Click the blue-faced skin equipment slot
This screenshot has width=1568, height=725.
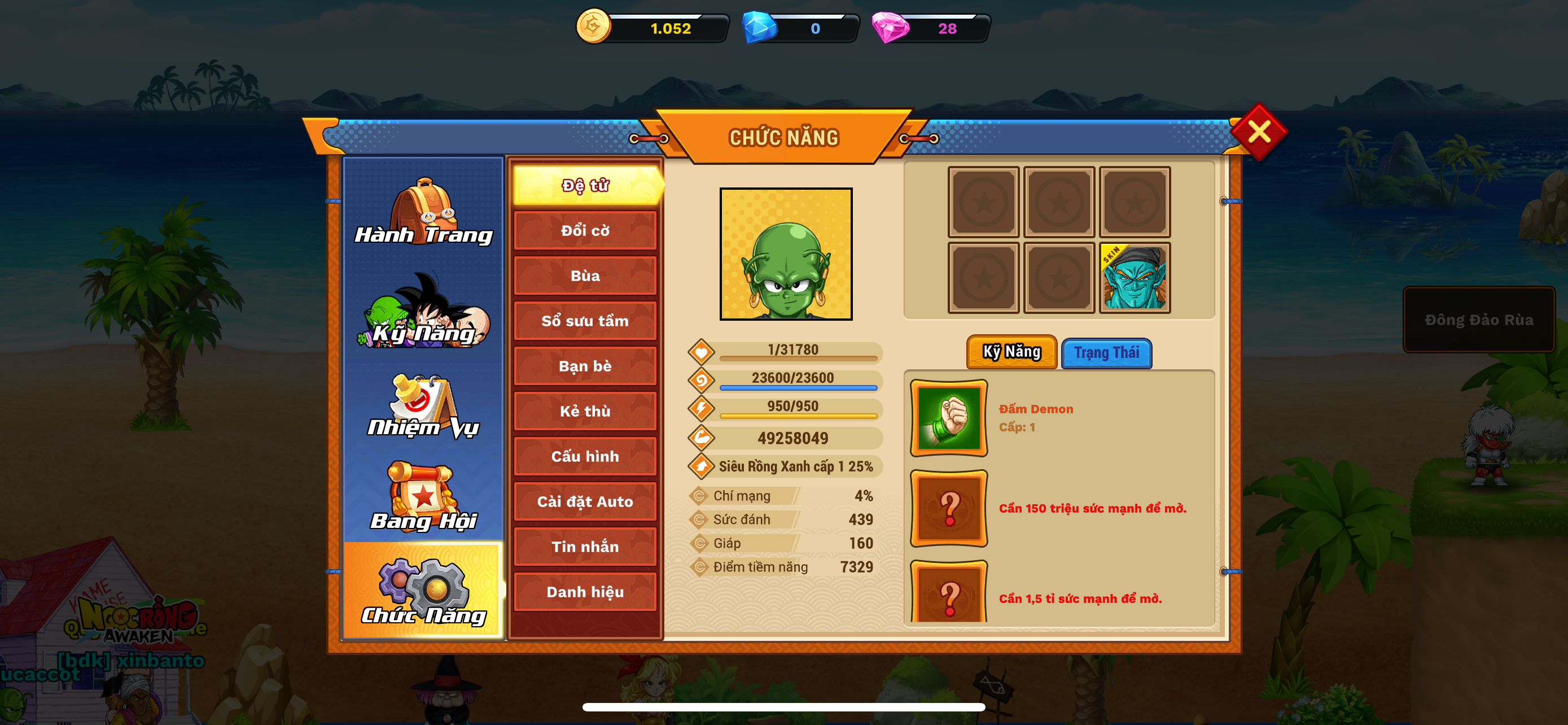[x=1134, y=278]
